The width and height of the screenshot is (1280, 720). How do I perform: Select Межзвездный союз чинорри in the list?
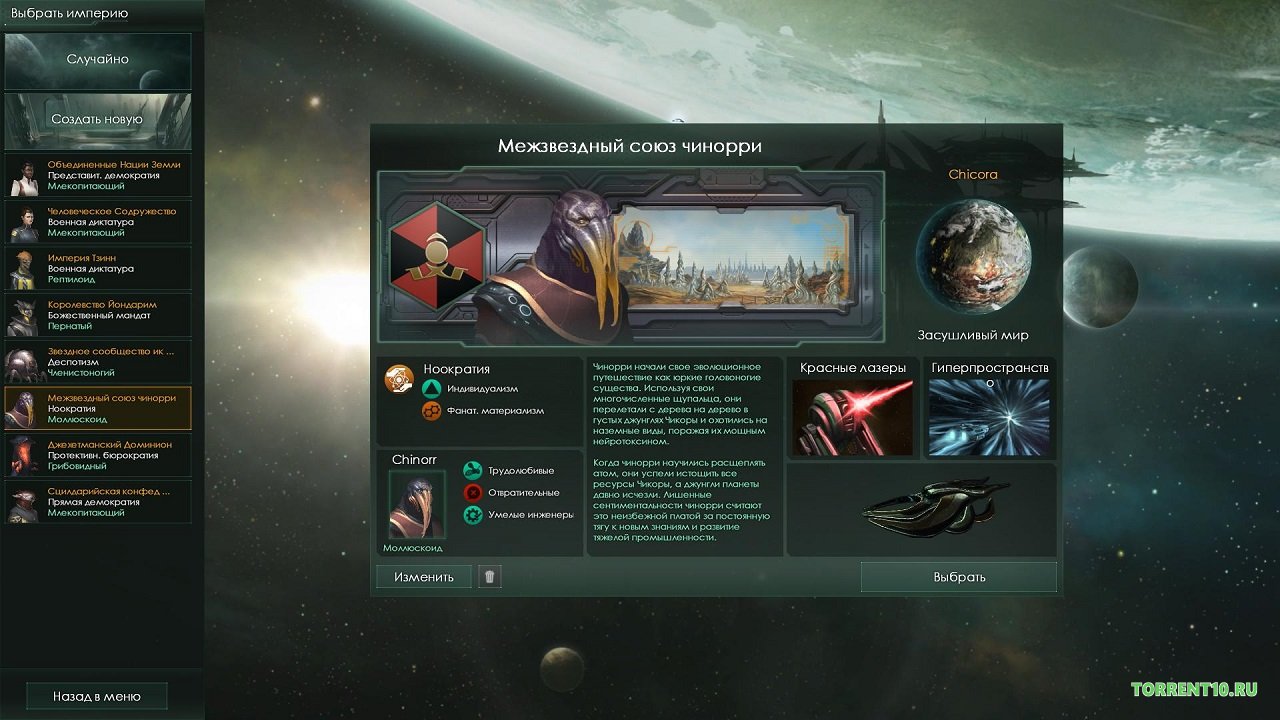[98, 408]
